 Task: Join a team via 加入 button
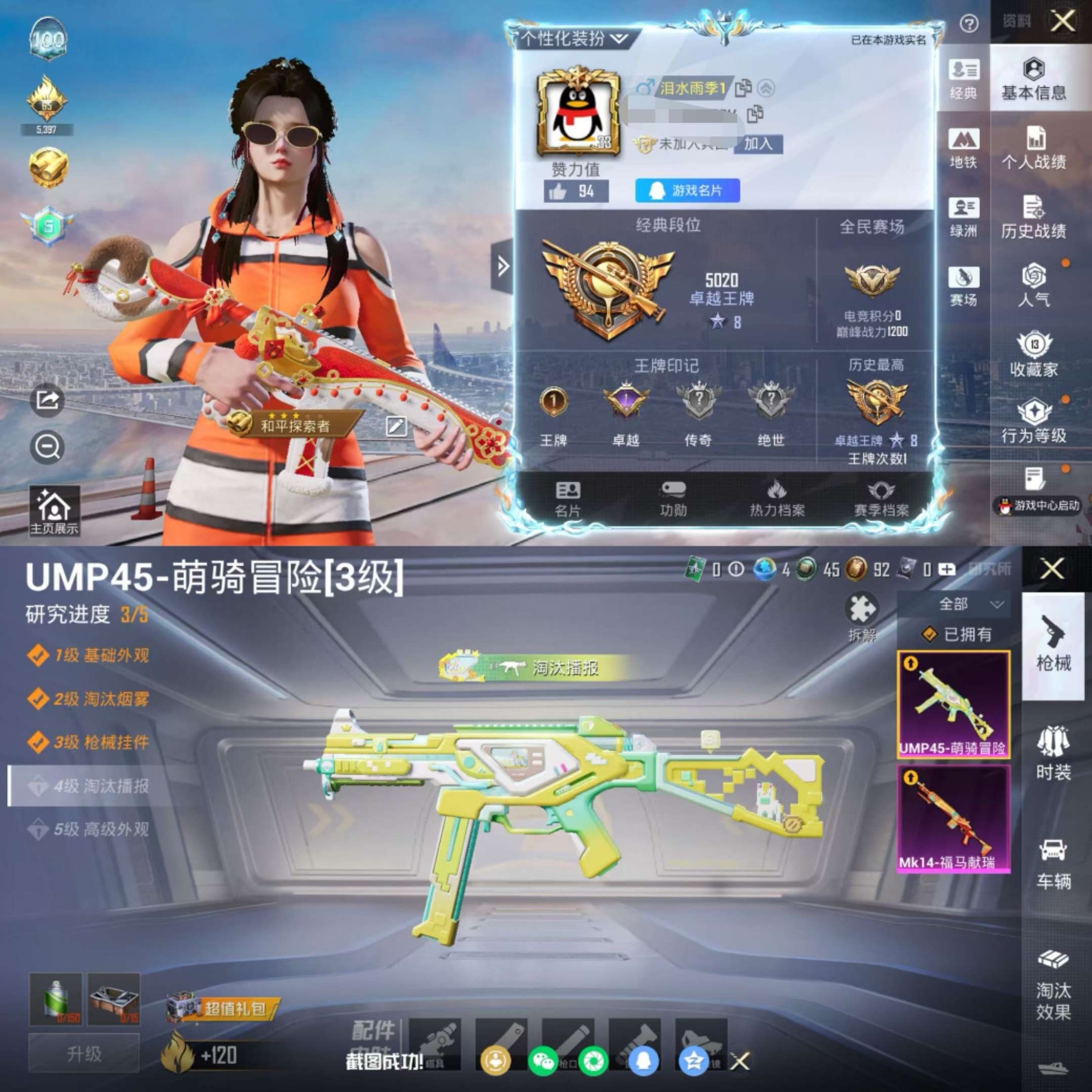point(757,144)
